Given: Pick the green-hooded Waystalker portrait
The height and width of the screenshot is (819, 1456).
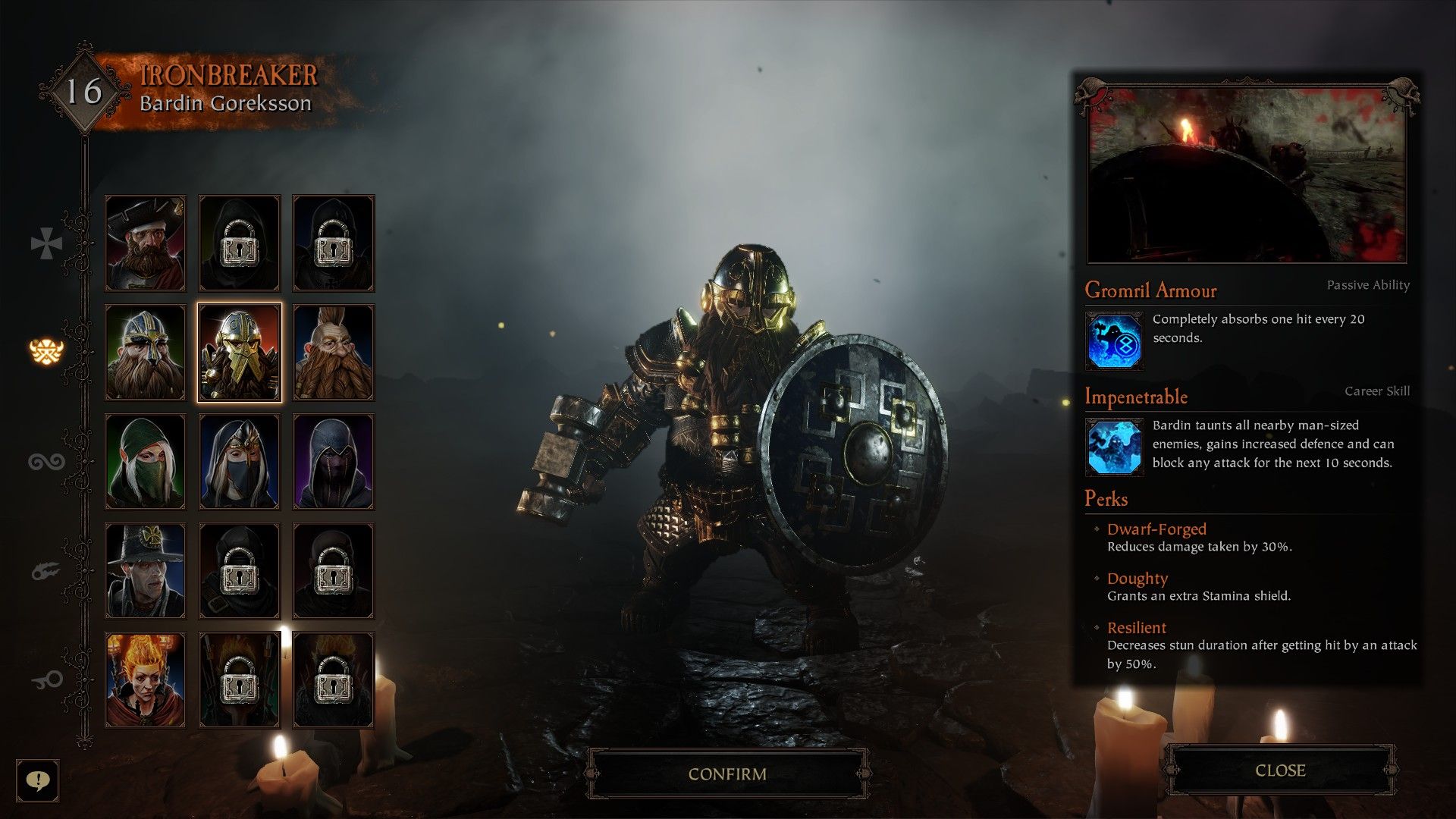Looking at the screenshot, I should (144, 460).
